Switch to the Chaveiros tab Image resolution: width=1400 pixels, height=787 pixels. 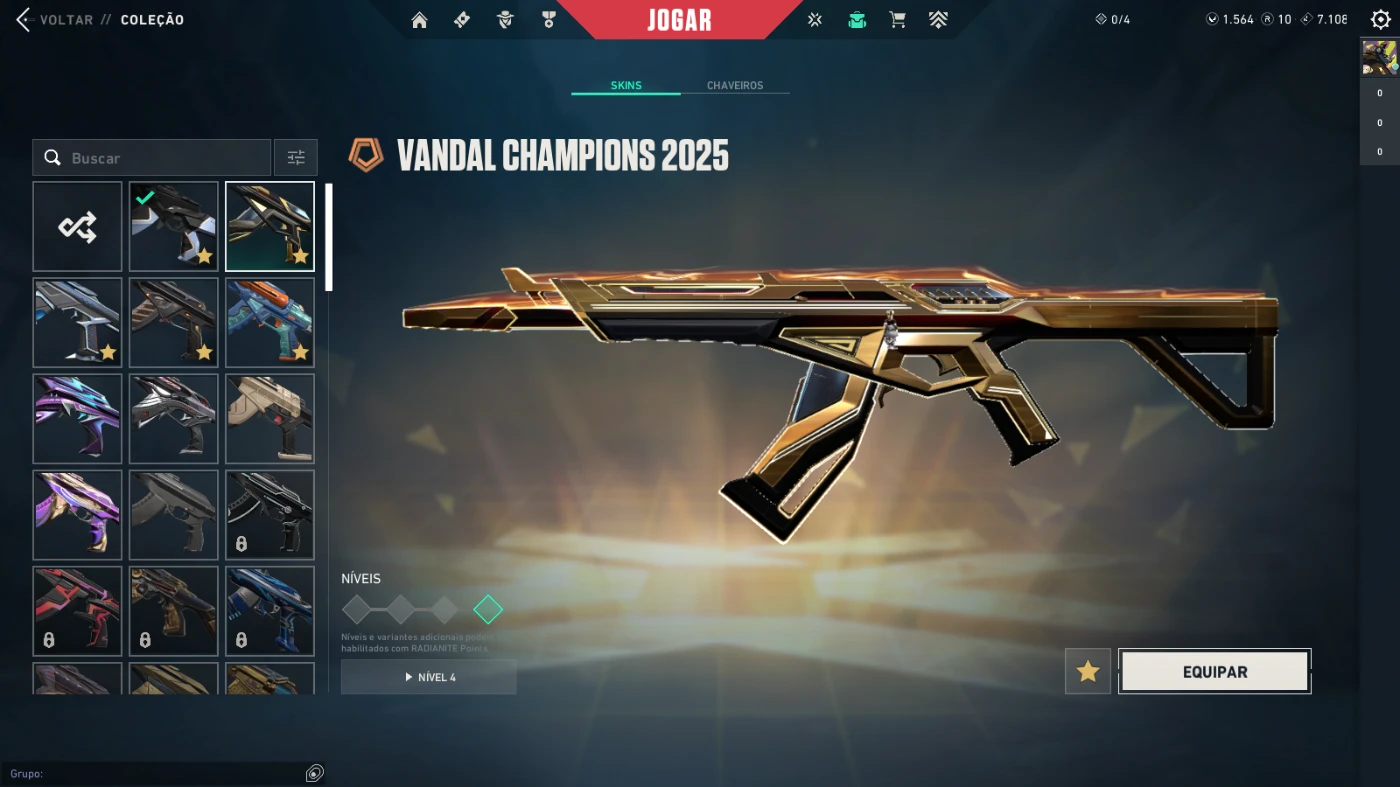pos(735,86)
